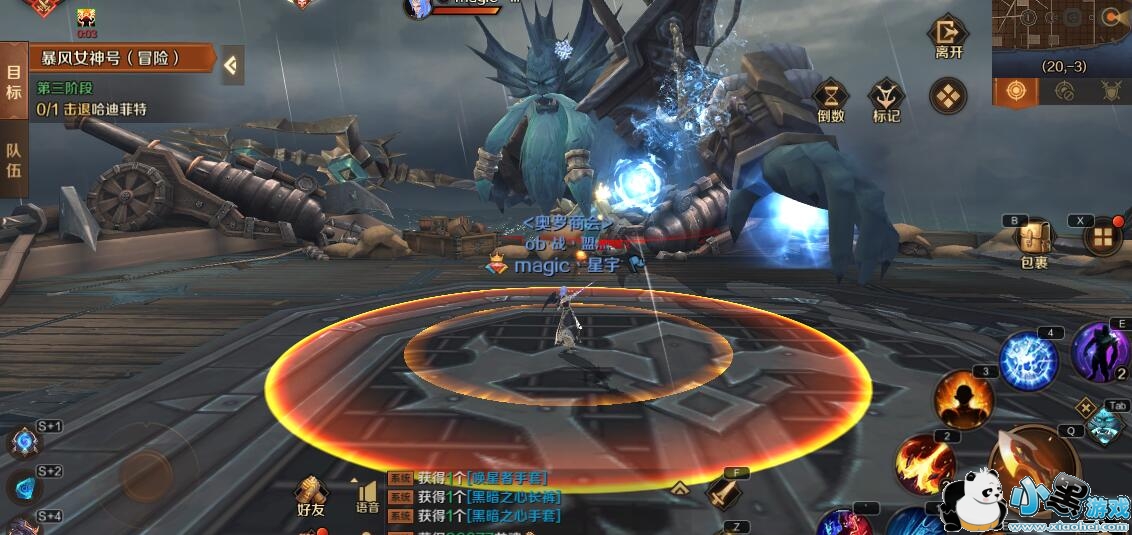Viewport: 1132px width, 535px height.
Task: Collapse the quest tracker panel arrow
Action: coord(231,65)
